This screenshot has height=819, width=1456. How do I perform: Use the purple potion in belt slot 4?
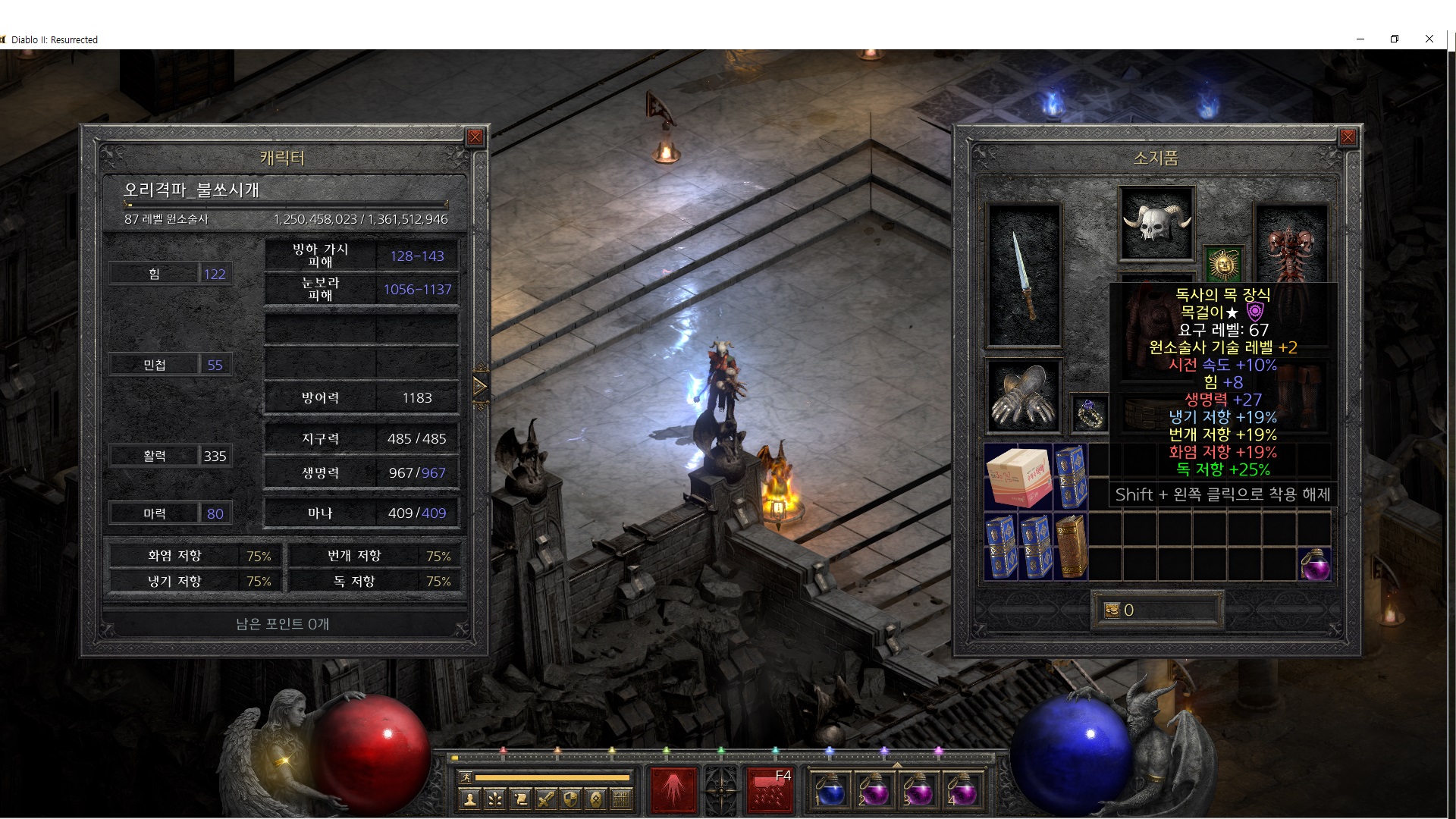click(x=962, y=790)
